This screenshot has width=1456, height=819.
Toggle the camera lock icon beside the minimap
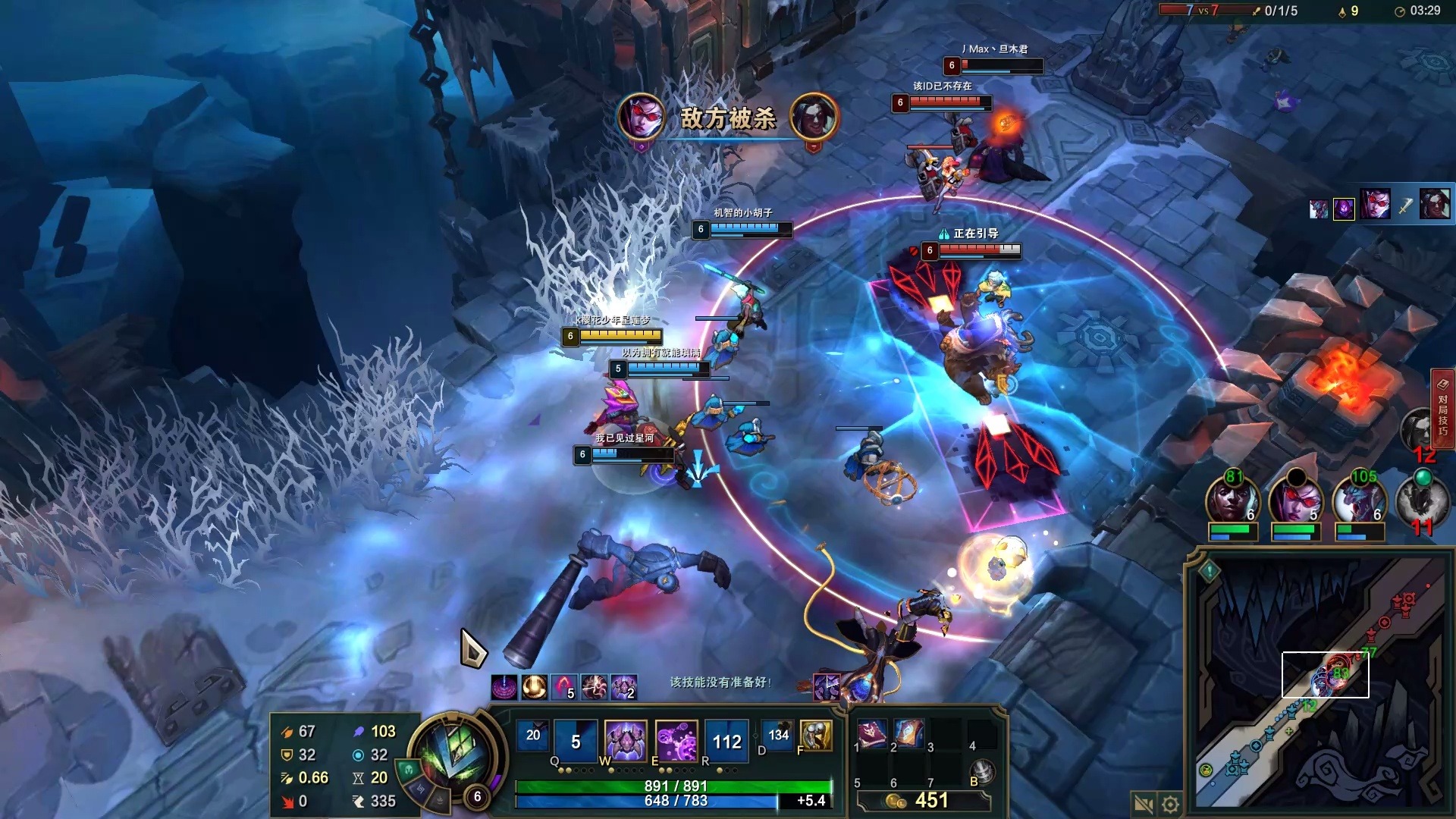tap(1143, 804)
